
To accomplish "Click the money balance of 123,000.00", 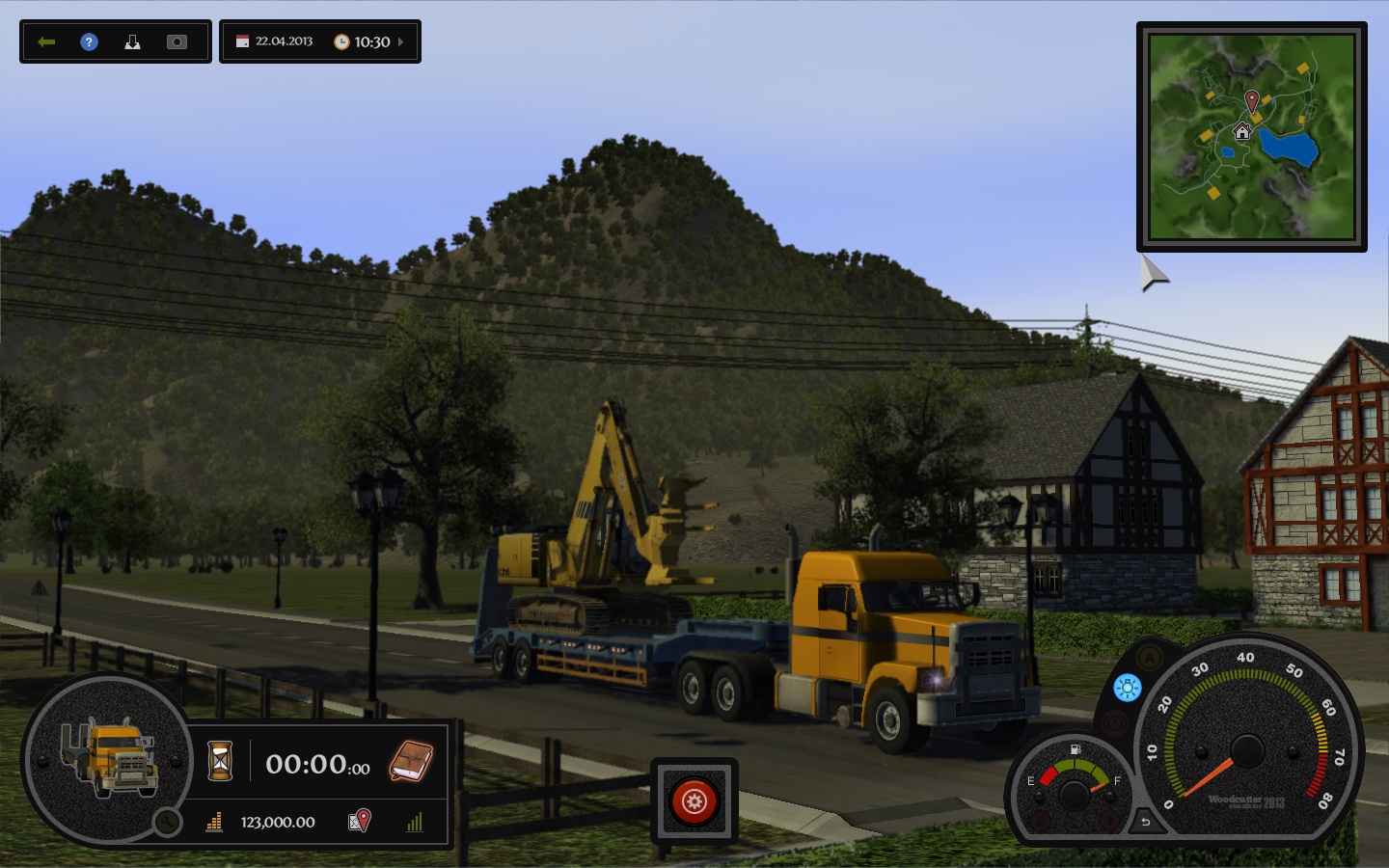I will coord(278,821).
